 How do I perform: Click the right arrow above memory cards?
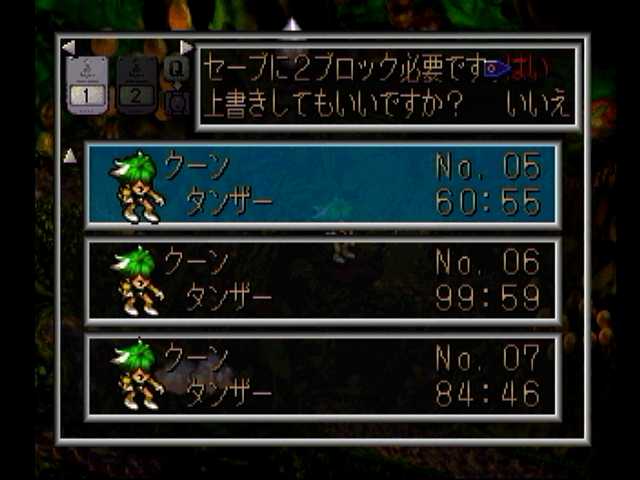186,47
